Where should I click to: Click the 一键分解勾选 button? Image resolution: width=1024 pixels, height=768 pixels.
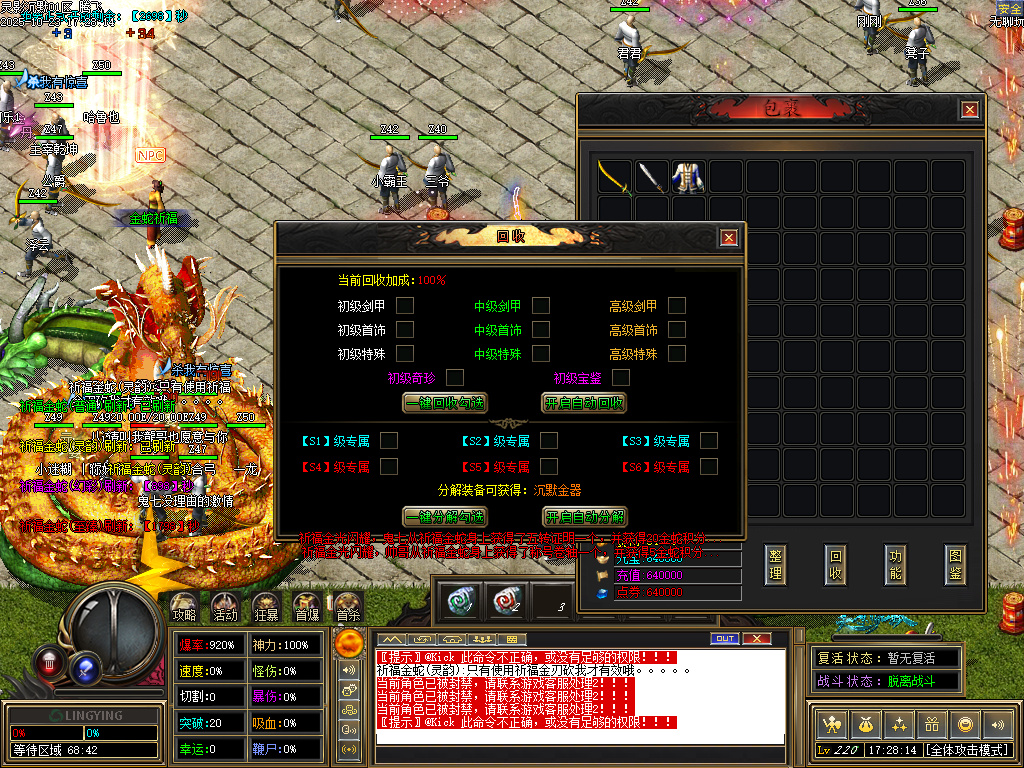[445, 517]
